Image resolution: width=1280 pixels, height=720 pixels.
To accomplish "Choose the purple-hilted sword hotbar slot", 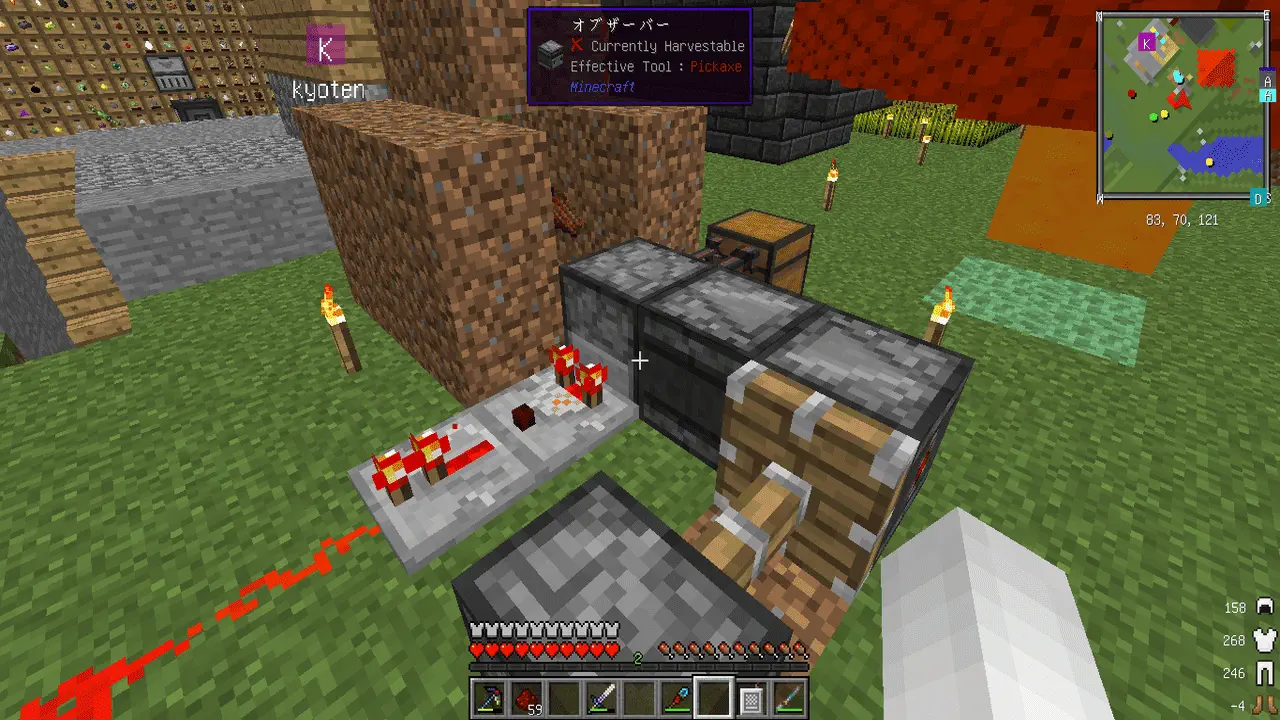I will point(602,699).
